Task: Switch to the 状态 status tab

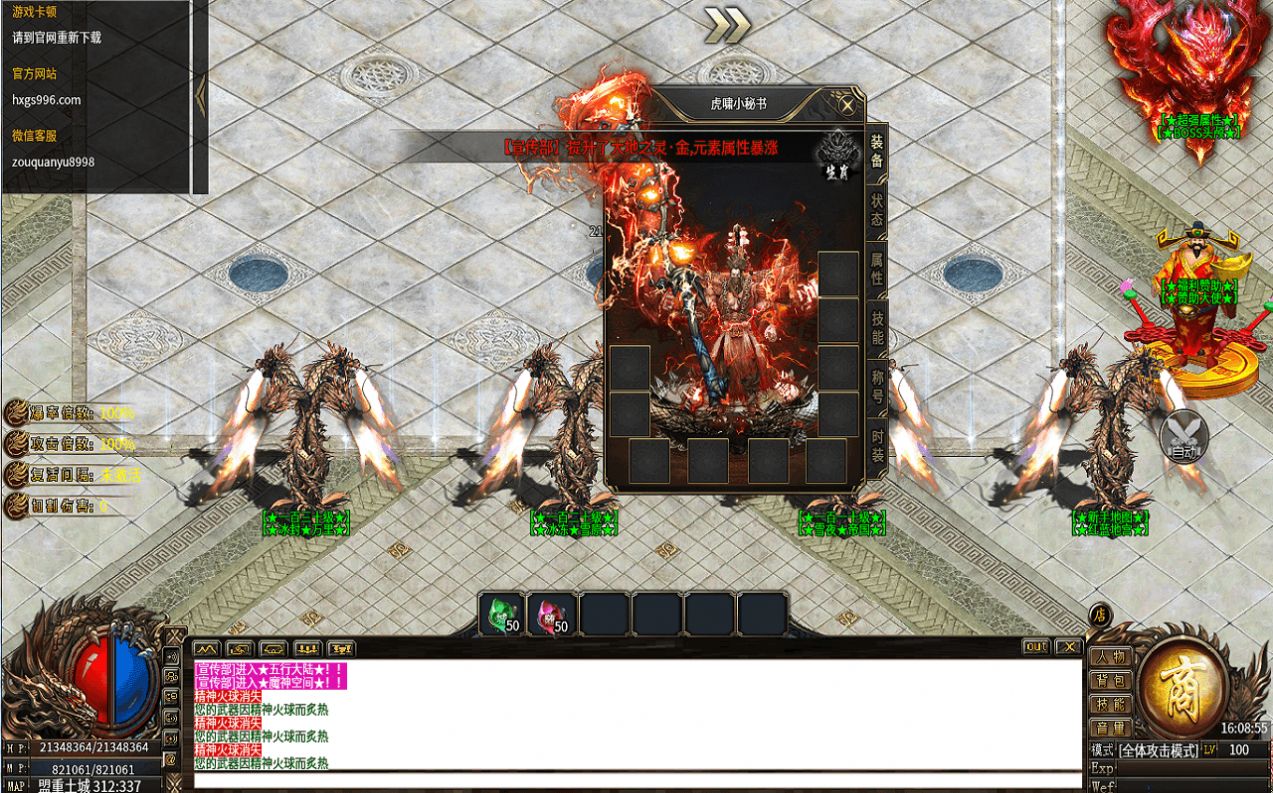Action: 876,209
